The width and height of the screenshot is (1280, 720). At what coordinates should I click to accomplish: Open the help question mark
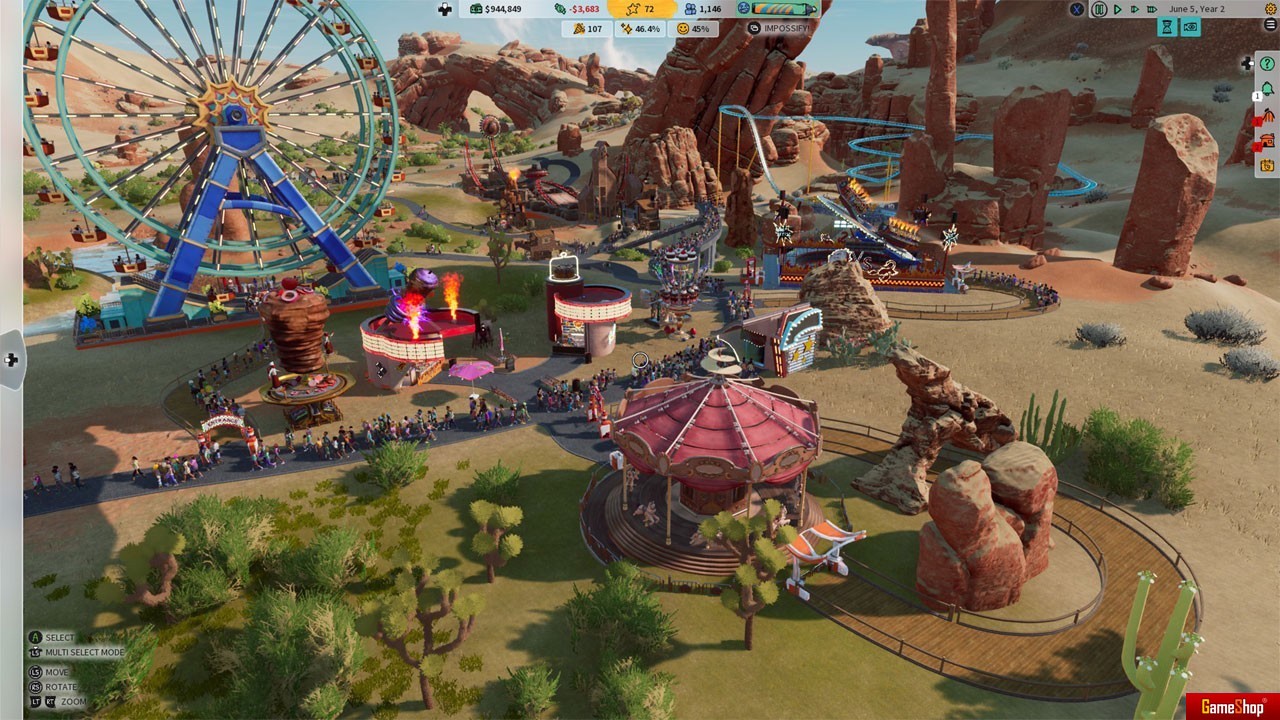click(x=1267, y=64)
